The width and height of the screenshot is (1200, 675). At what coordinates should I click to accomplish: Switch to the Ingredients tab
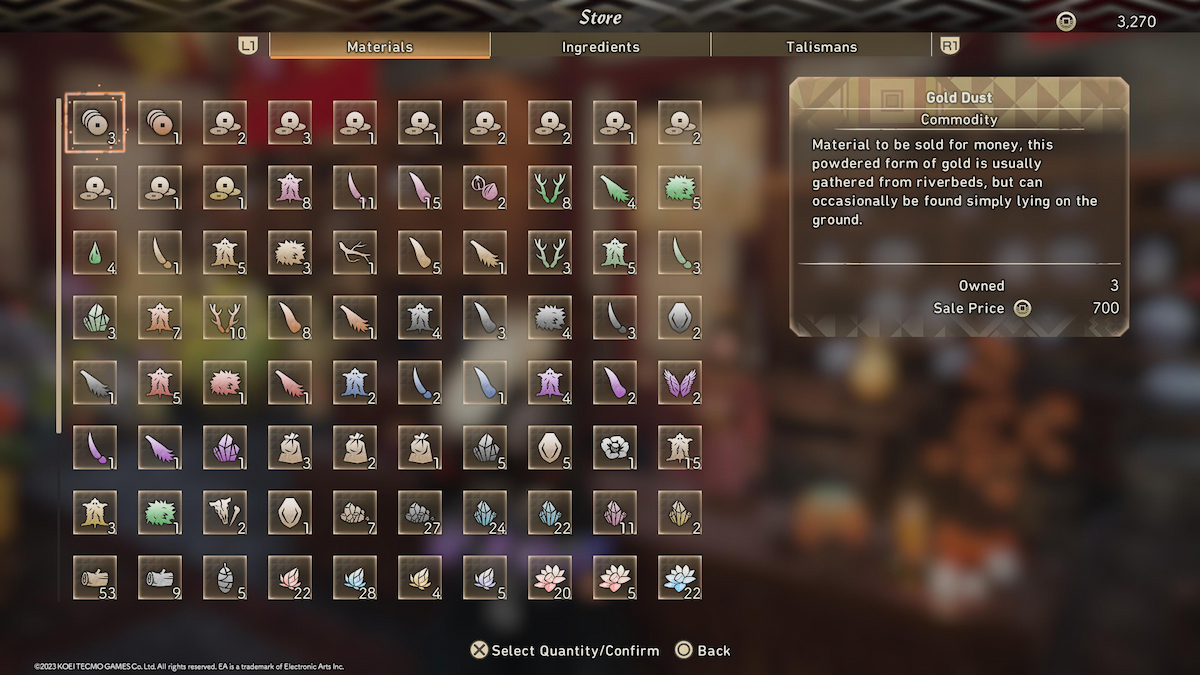click(x=600, y=46)
